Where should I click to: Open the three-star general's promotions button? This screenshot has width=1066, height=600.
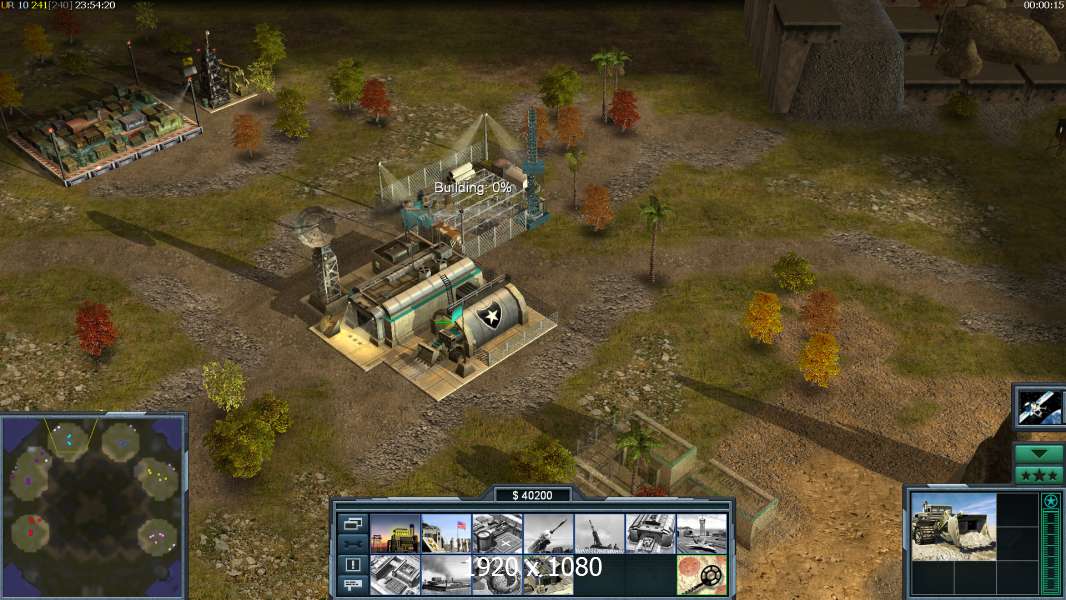(x=1039, y=475)
